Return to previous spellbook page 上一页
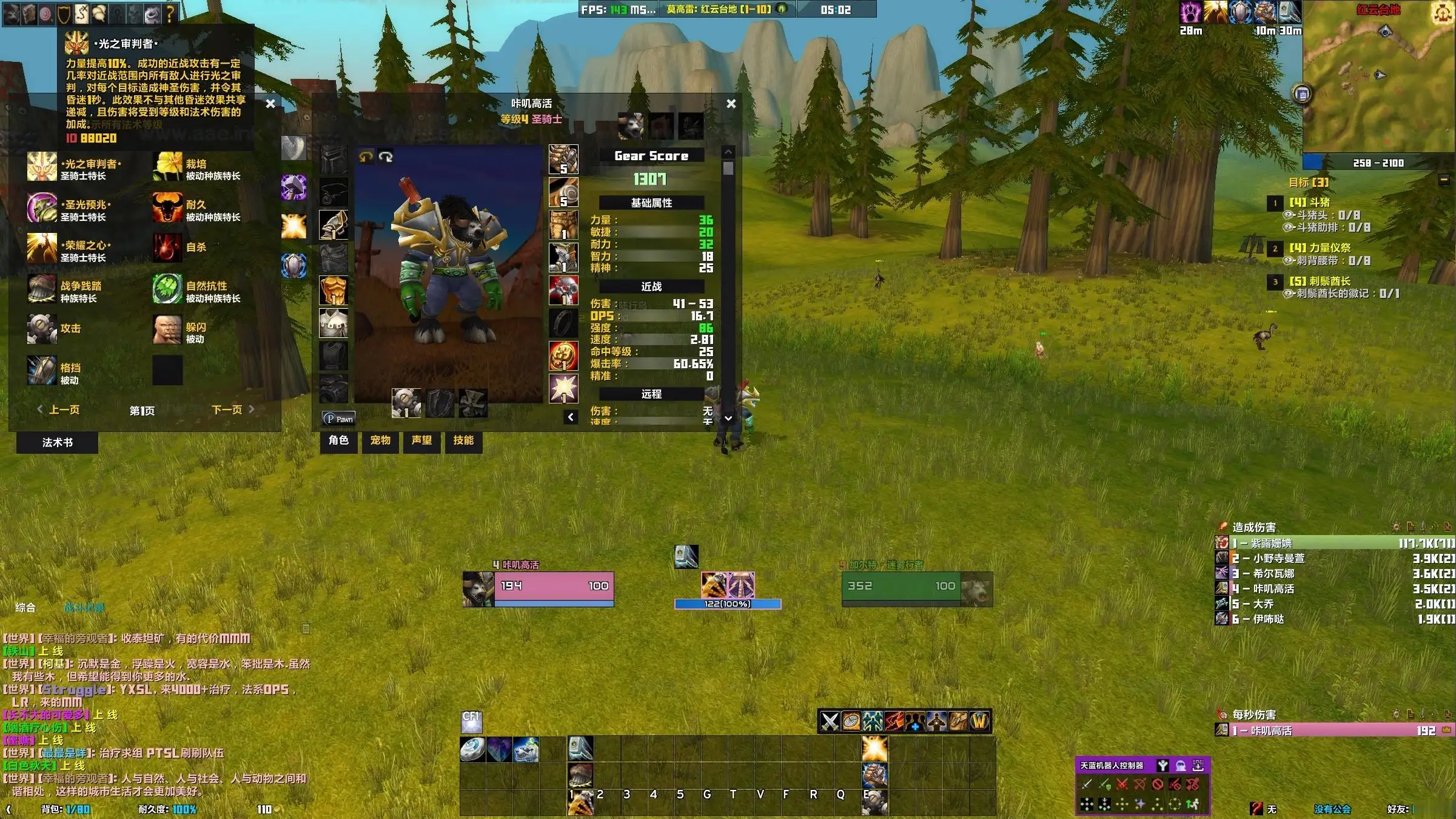This screenshot has height=819, width=1456. (x=59, y=410)
